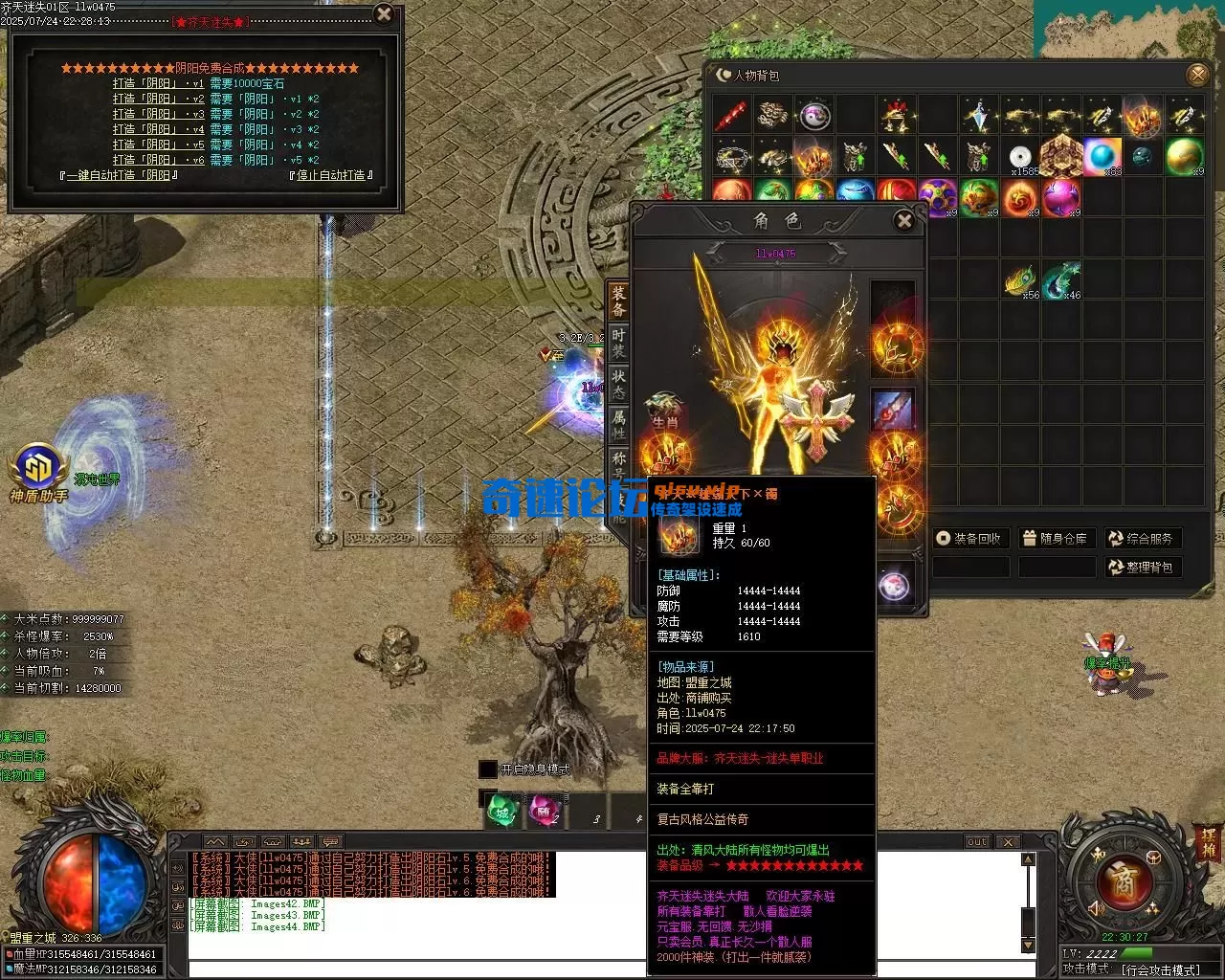Sort the bag with 整理背包
Viewport: 1225px width, 980px height.
[1141, 568]
